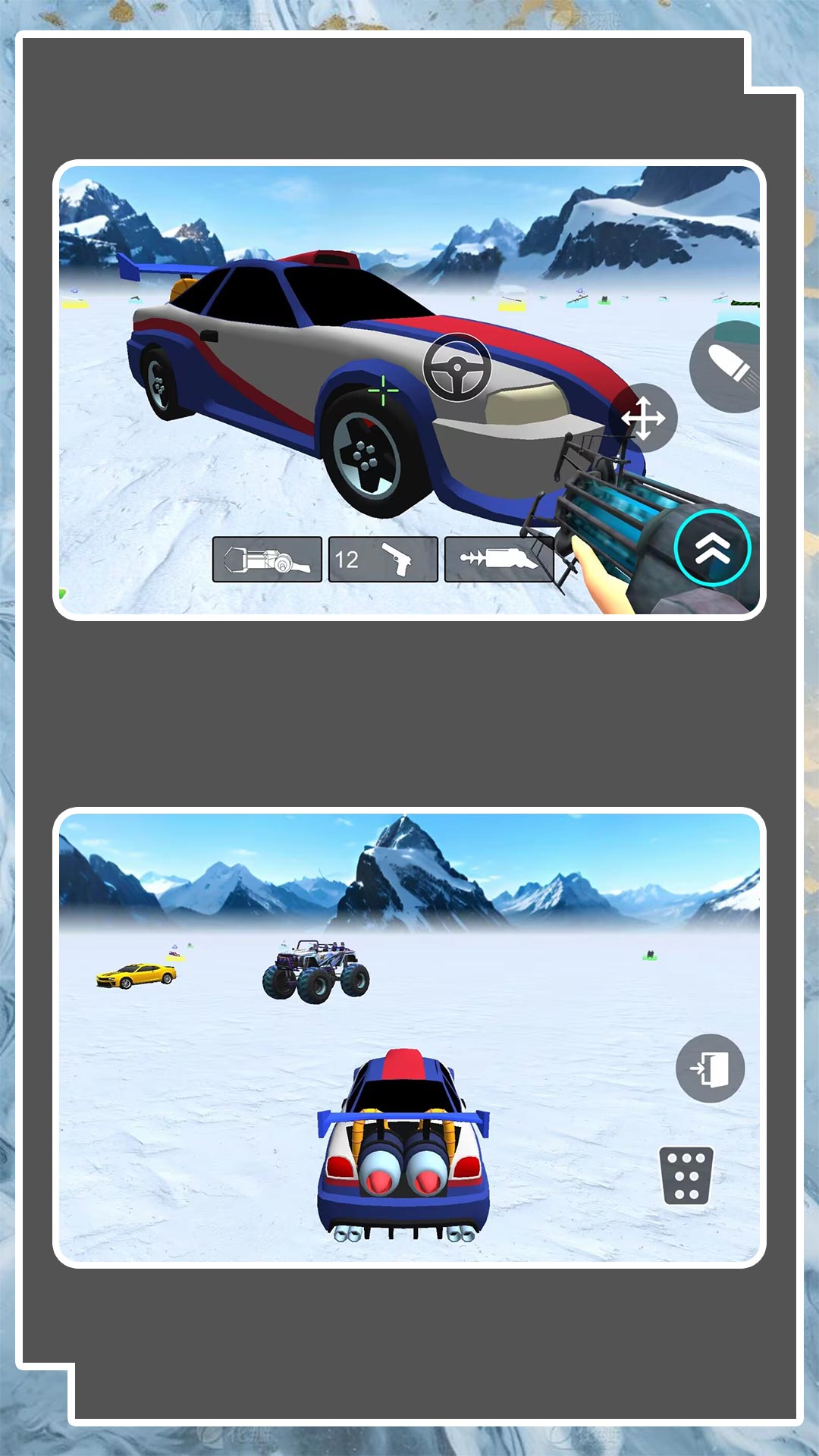Step on the gas pedal button
Image resolution: width=819 pixels, height=1456 pixels.
(x=687, y=1175)
